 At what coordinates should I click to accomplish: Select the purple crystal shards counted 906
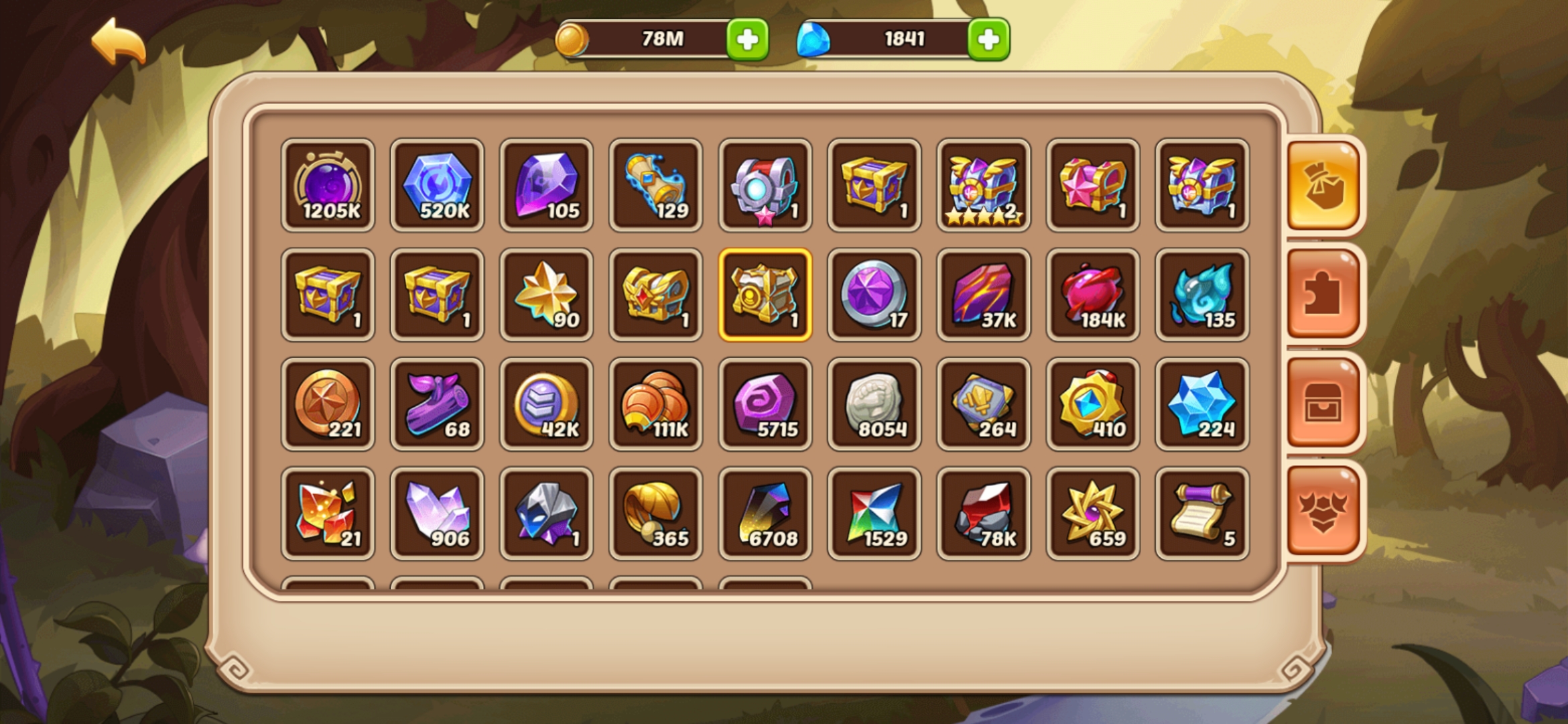click(437, 514)
